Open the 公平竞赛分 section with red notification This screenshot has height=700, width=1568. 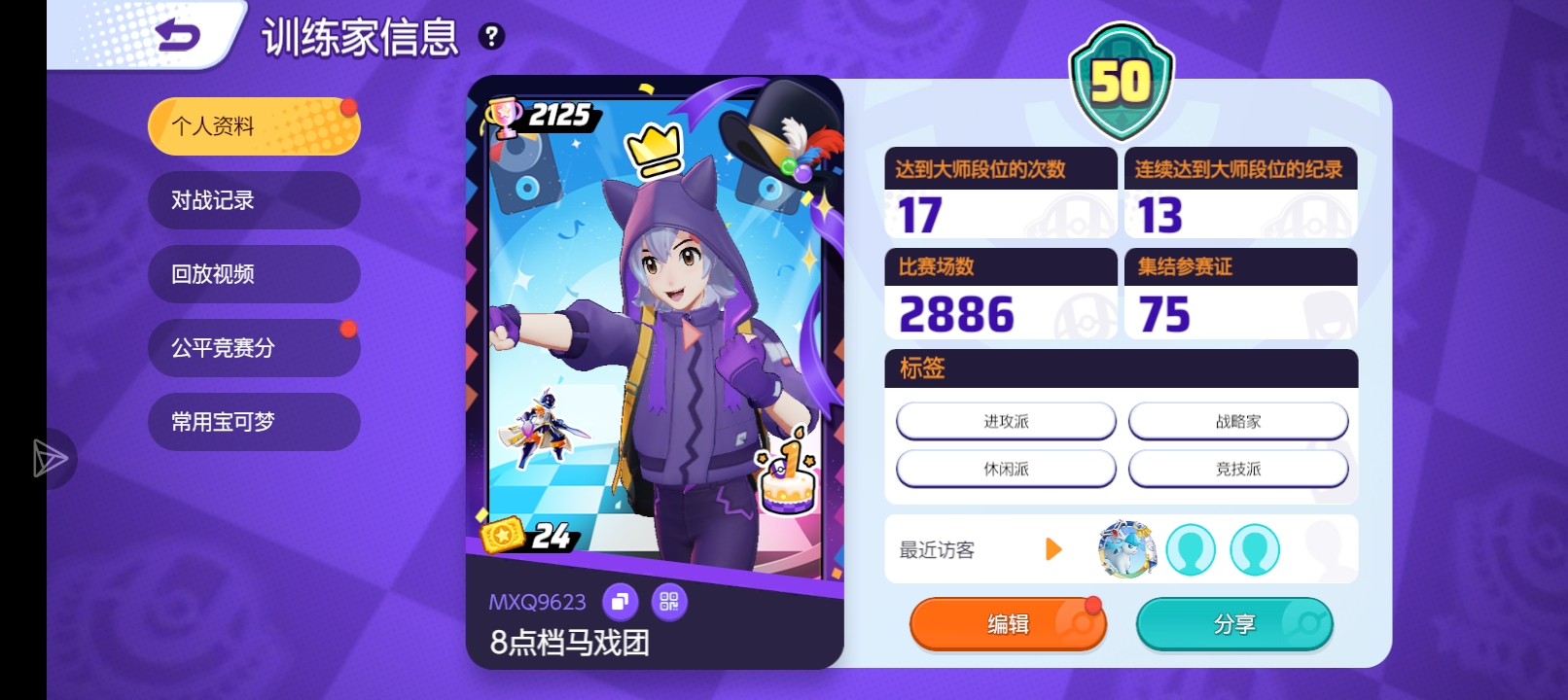[x=253, y=348]
